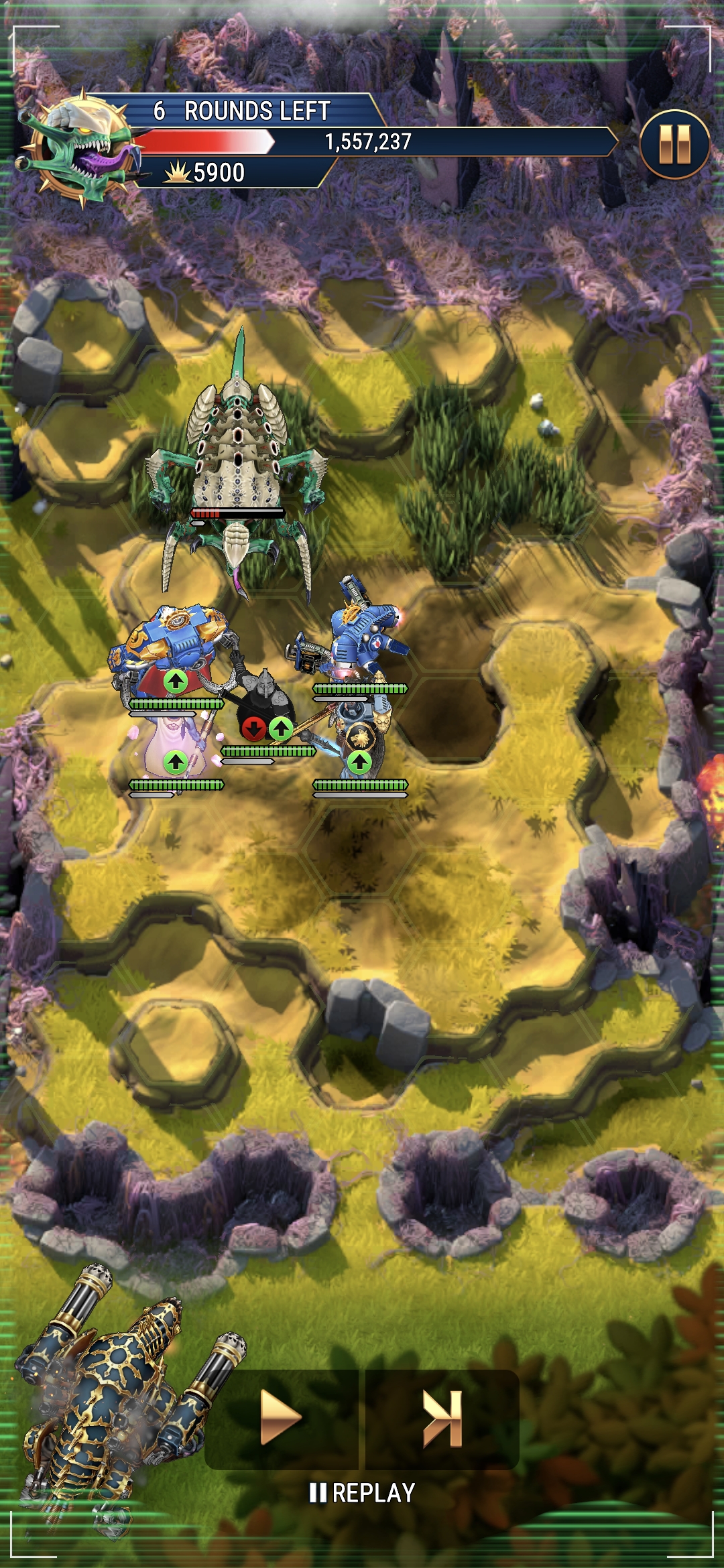This screenshot has height=1568, width=724.
Task: Pause the battle with the round pause button
Action: (674, 144)
